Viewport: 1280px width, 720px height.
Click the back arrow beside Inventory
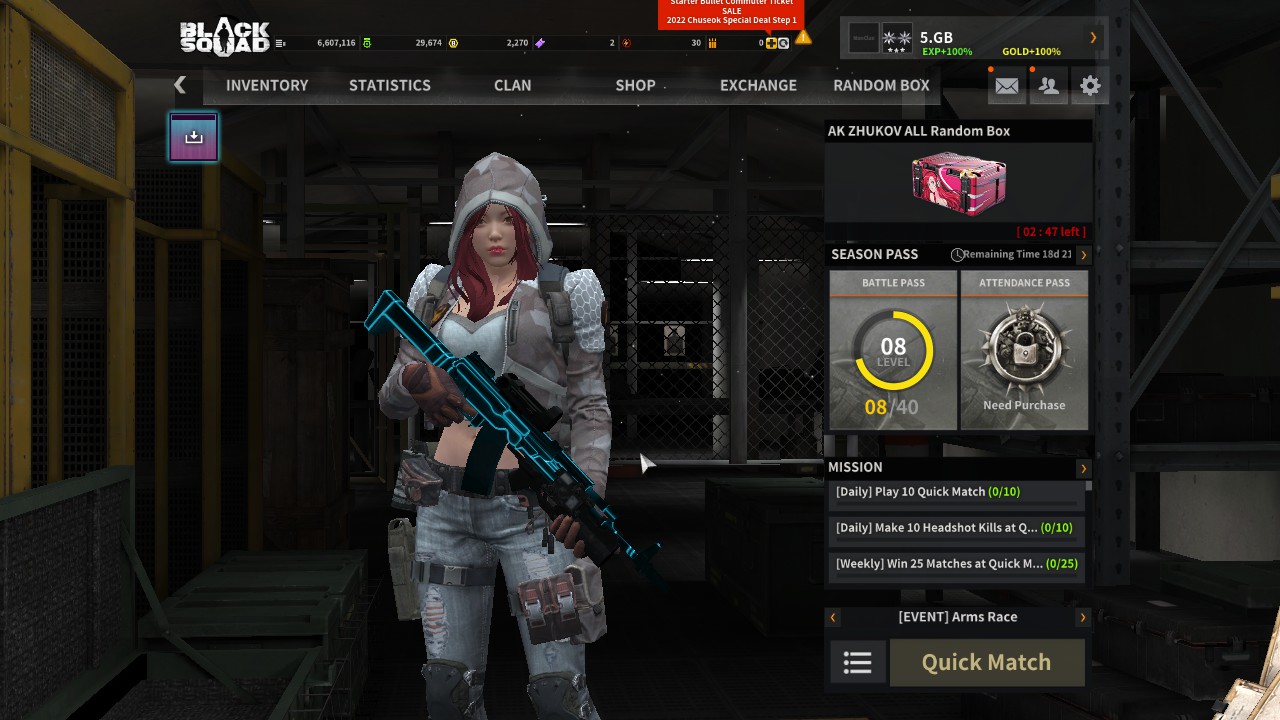point(180,85)
